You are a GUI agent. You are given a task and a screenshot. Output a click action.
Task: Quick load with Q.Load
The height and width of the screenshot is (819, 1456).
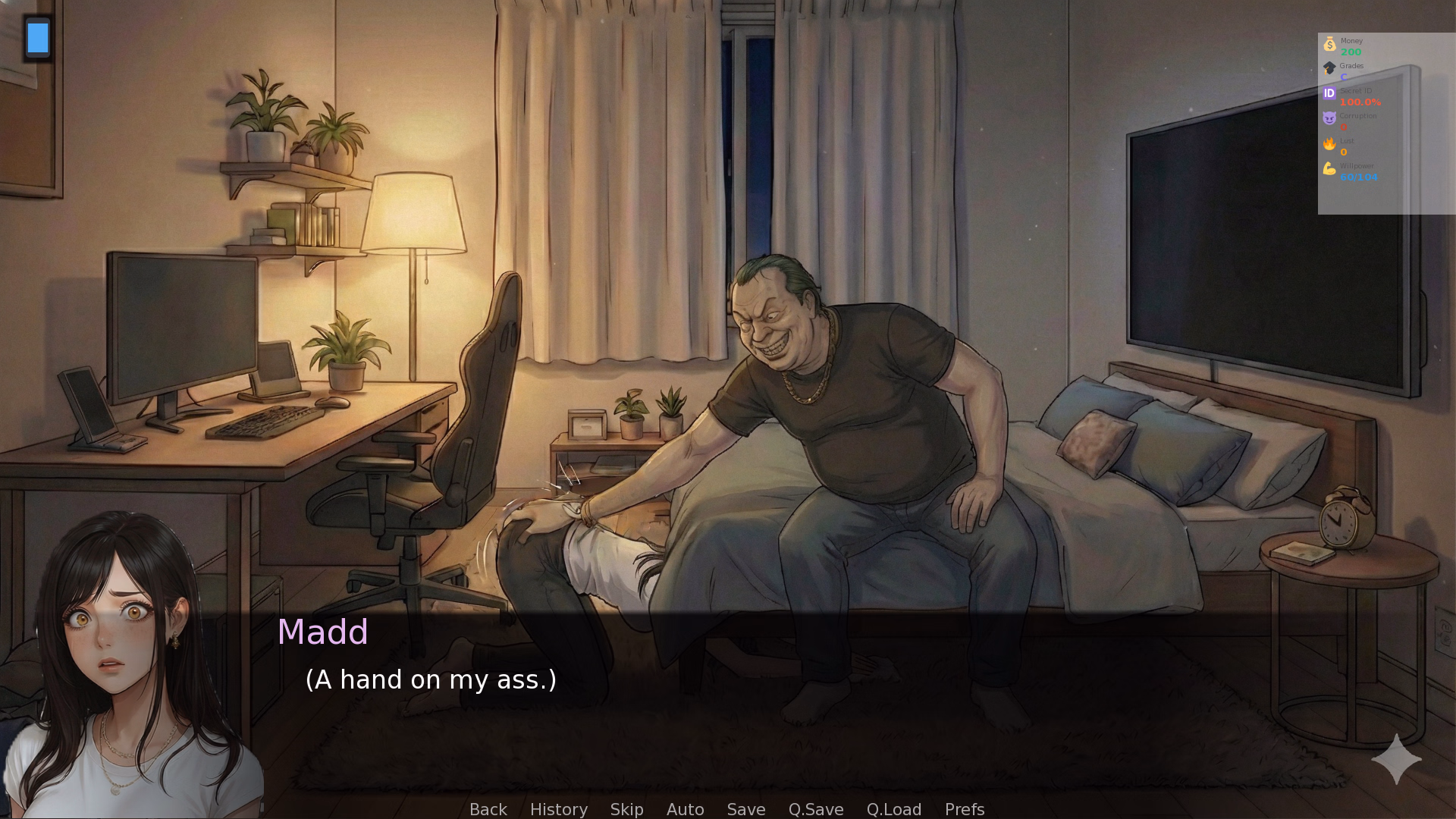(x=893, y=809)
